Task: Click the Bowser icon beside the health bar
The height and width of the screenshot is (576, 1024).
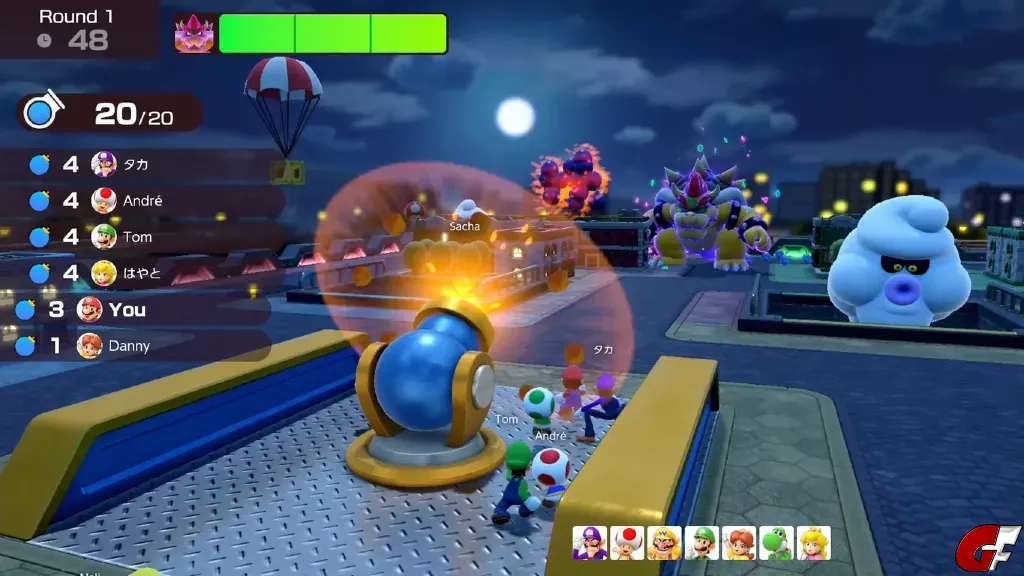Action: [x=194, y=34]
